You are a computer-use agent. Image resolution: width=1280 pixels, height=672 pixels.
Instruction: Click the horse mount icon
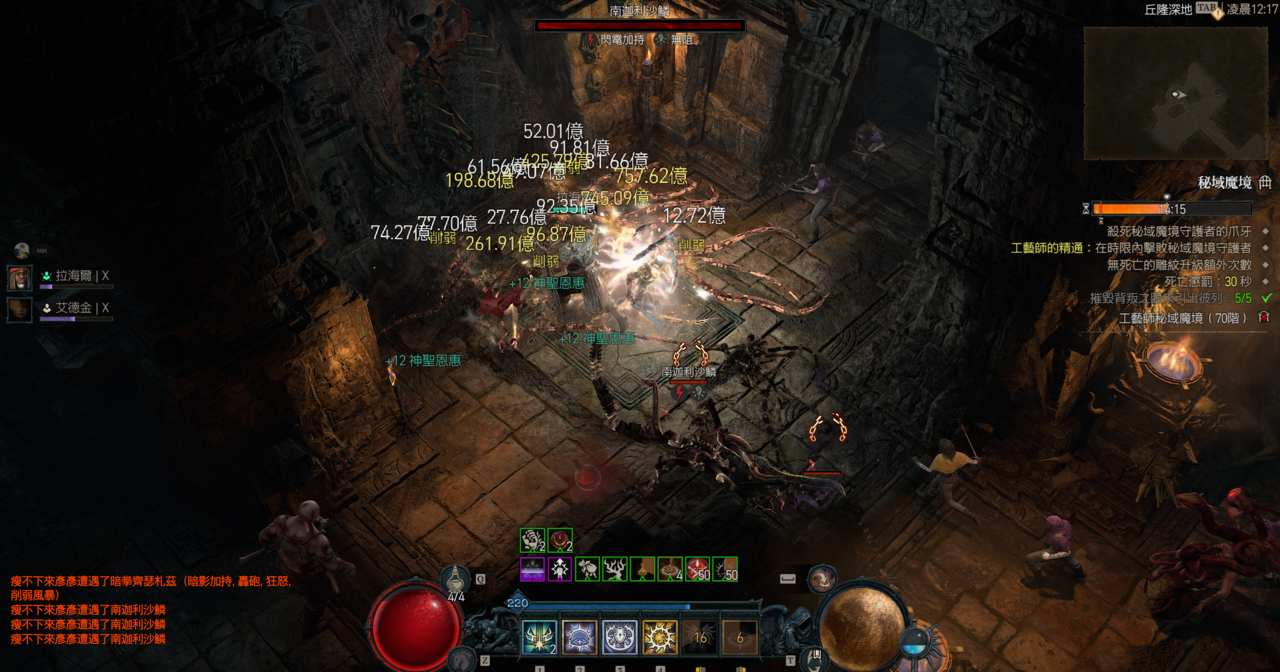pos(459,658)
